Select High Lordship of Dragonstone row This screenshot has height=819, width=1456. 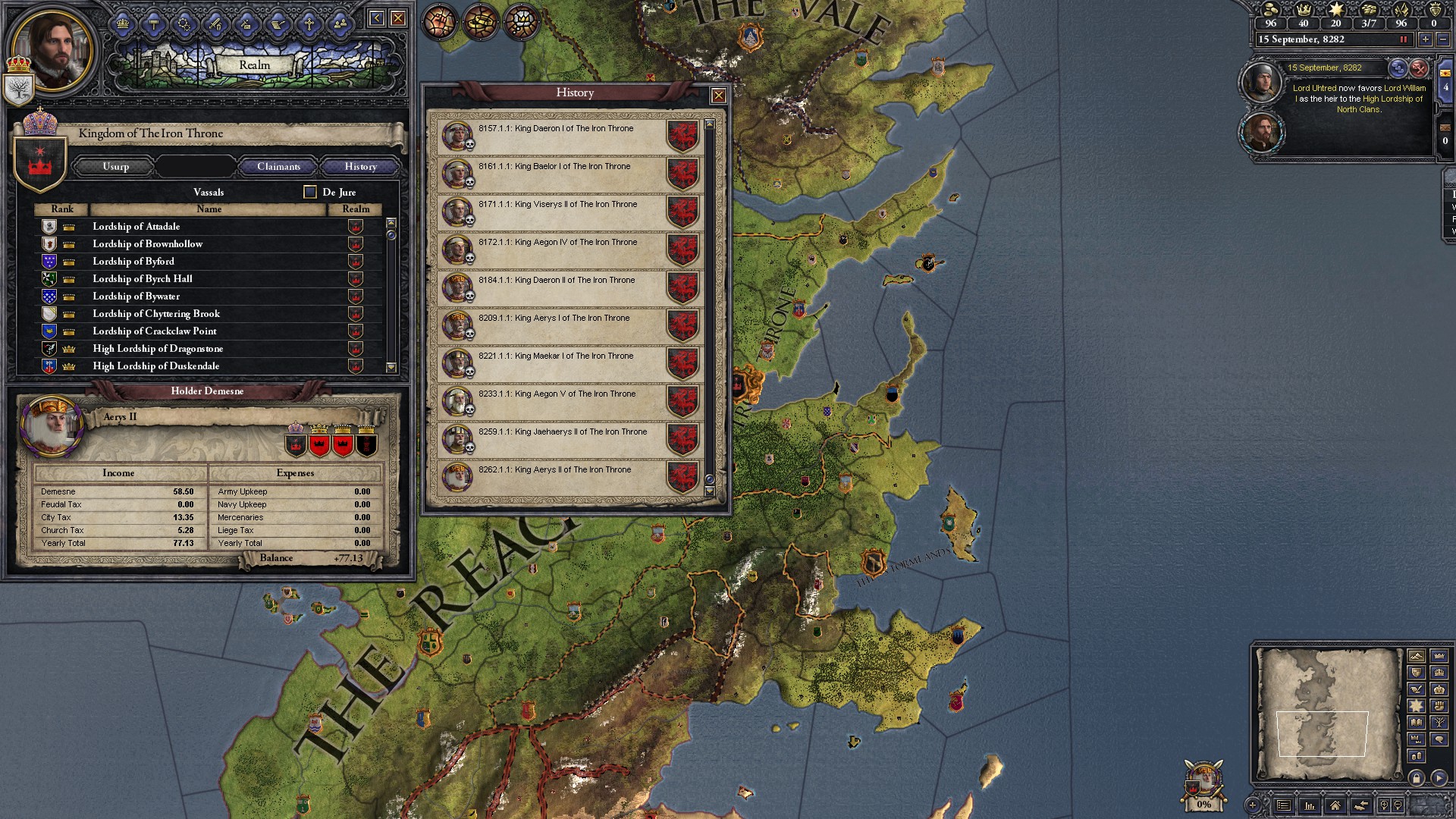[158, 348]
